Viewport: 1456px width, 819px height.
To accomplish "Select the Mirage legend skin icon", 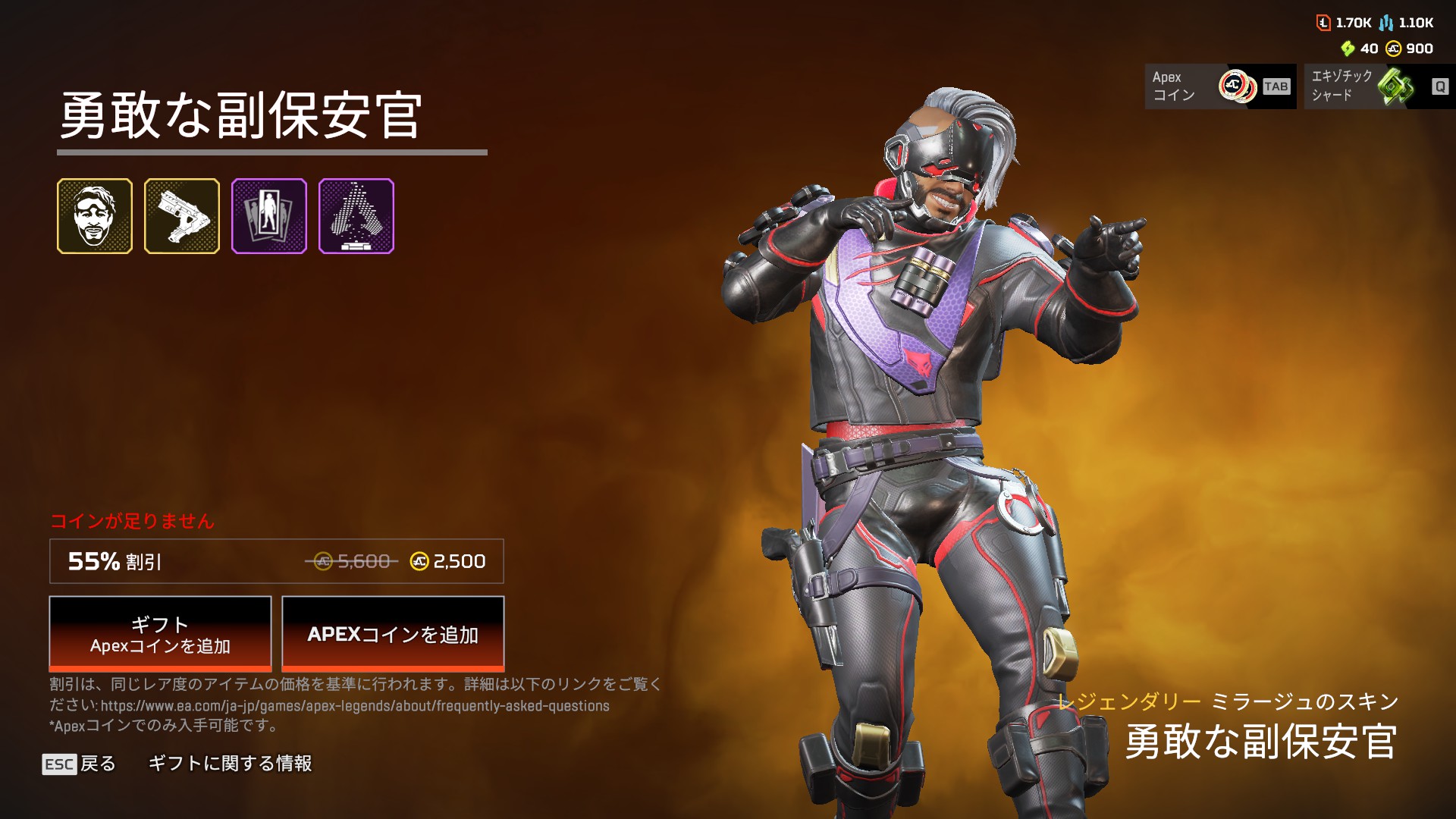I will [x=95, y=216].
